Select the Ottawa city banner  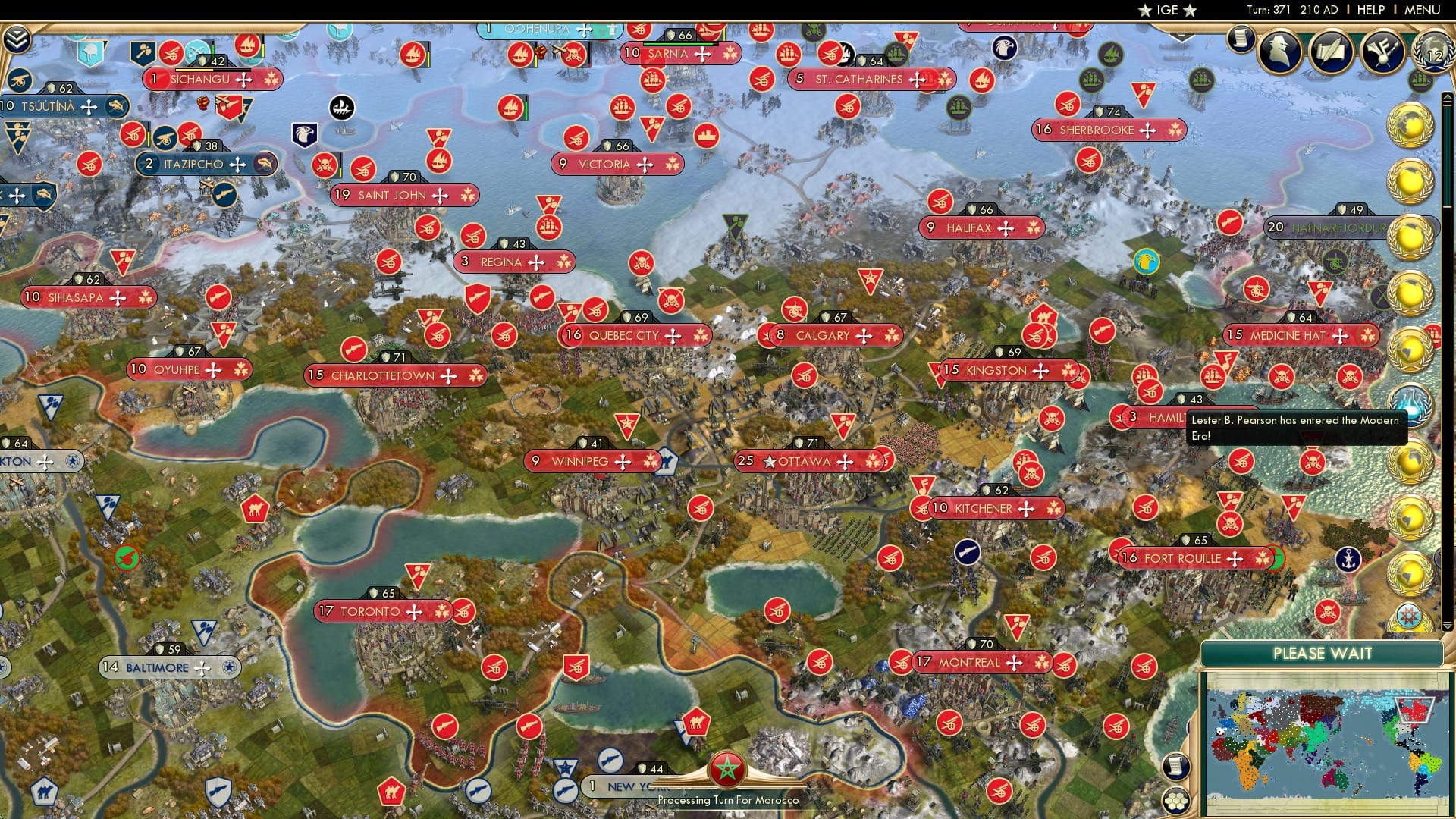[806, 460]
